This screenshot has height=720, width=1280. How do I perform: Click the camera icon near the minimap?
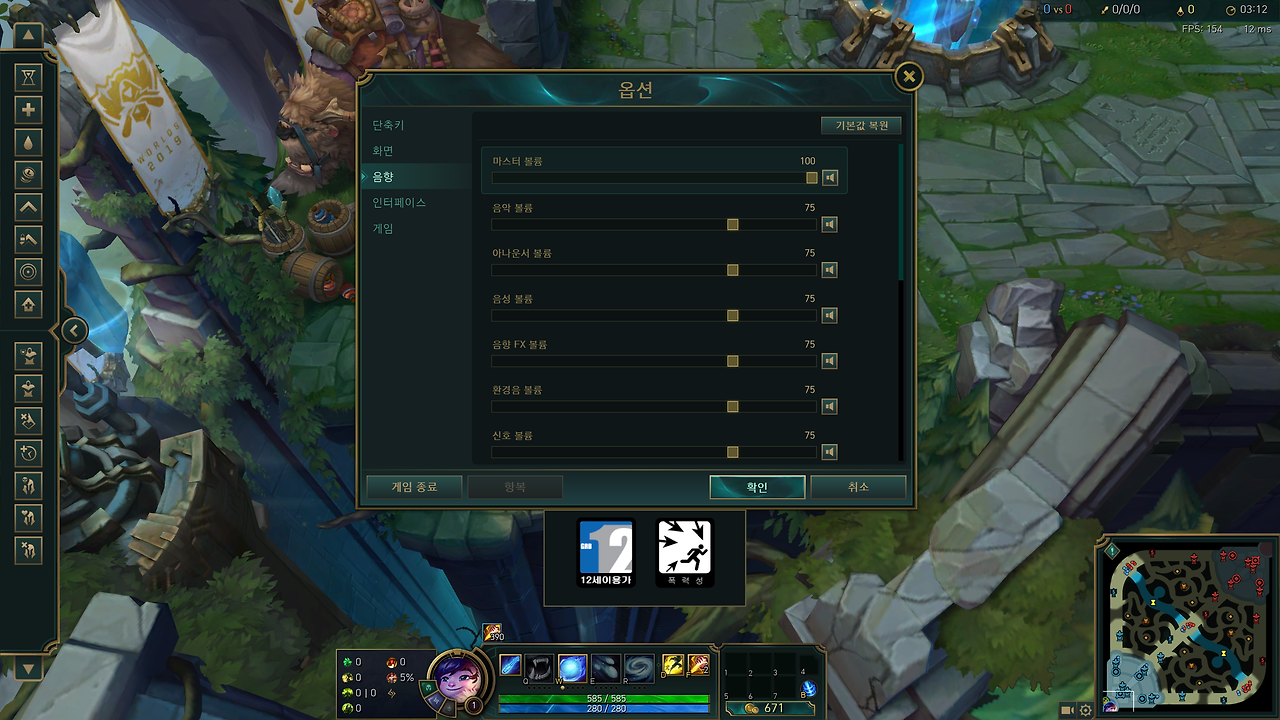point(1066,710)
